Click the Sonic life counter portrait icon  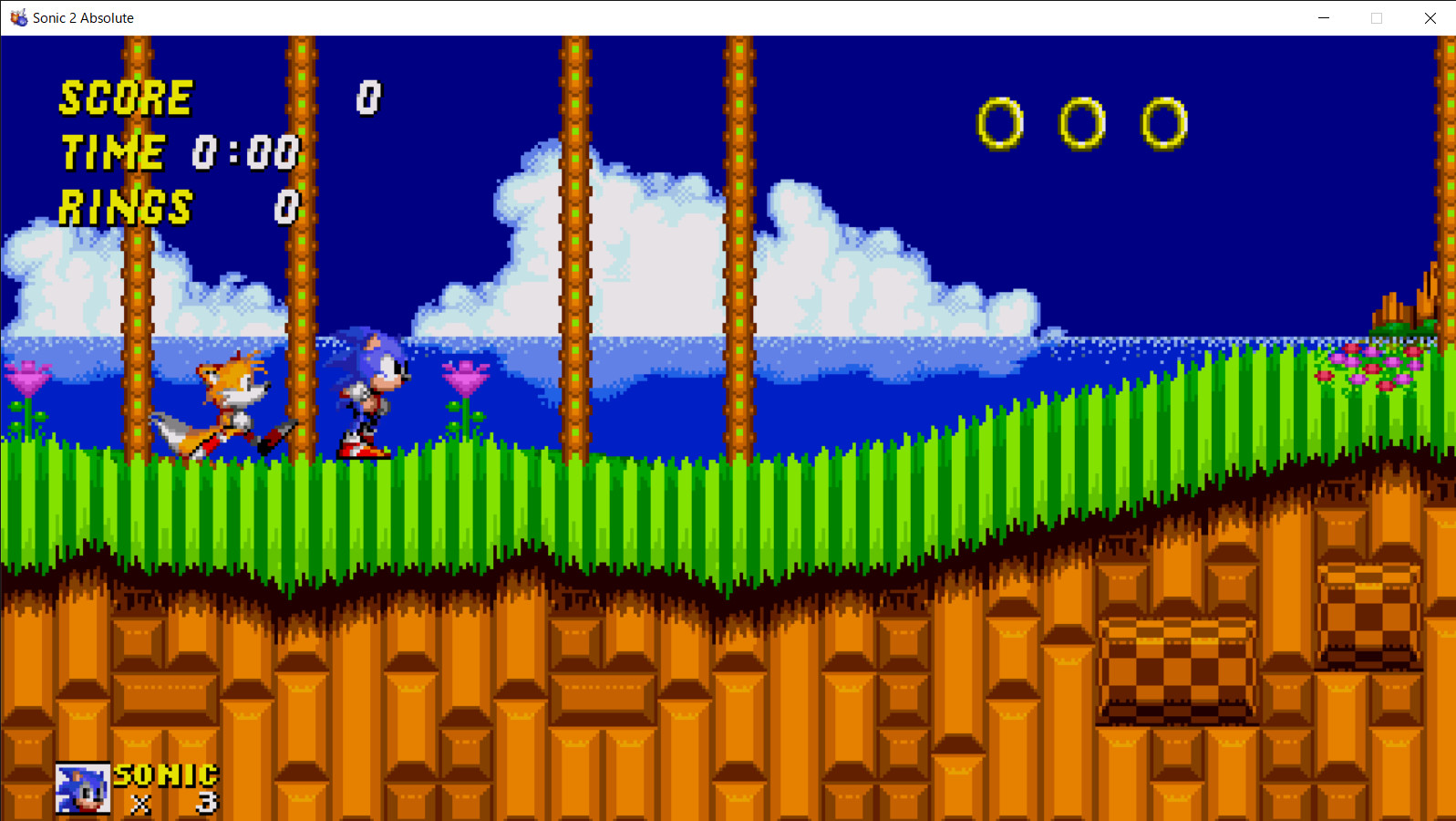81,788
